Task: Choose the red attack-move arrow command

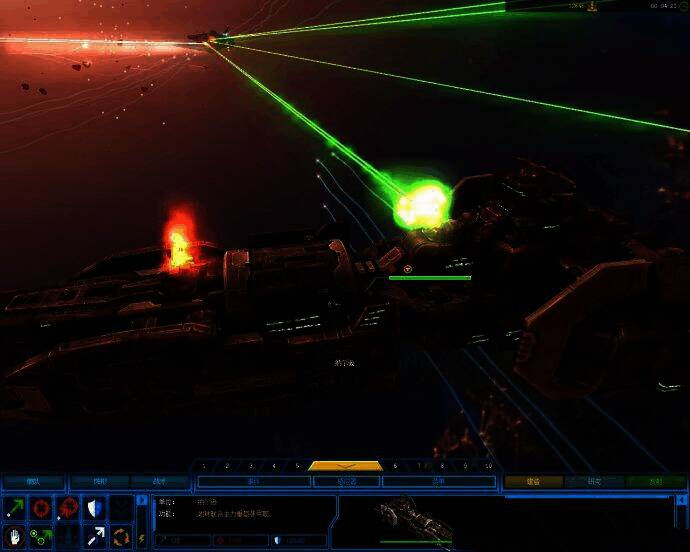Action: coord(68,509)
